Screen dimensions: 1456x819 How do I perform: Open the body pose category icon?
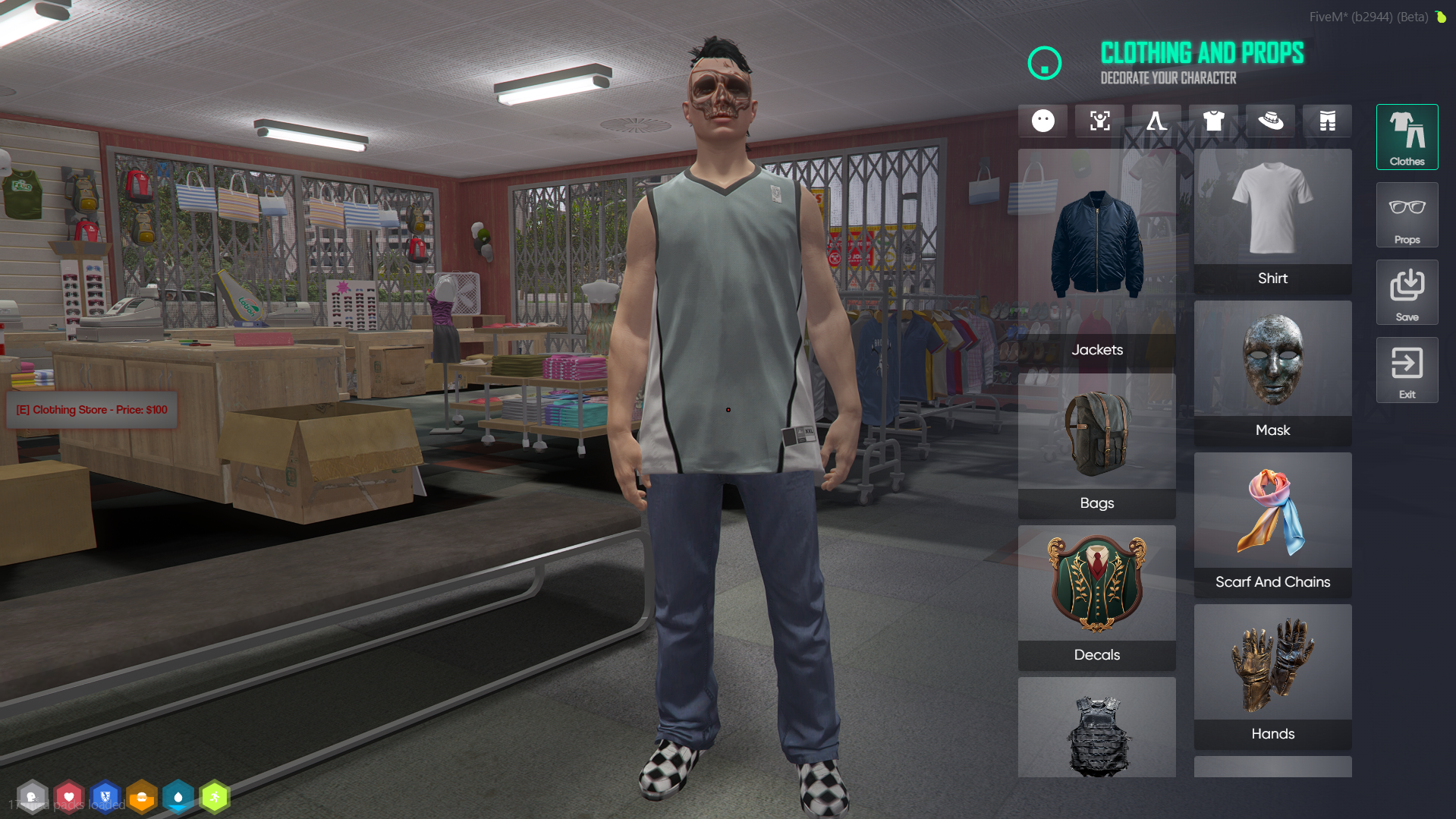coord(1099,121)
